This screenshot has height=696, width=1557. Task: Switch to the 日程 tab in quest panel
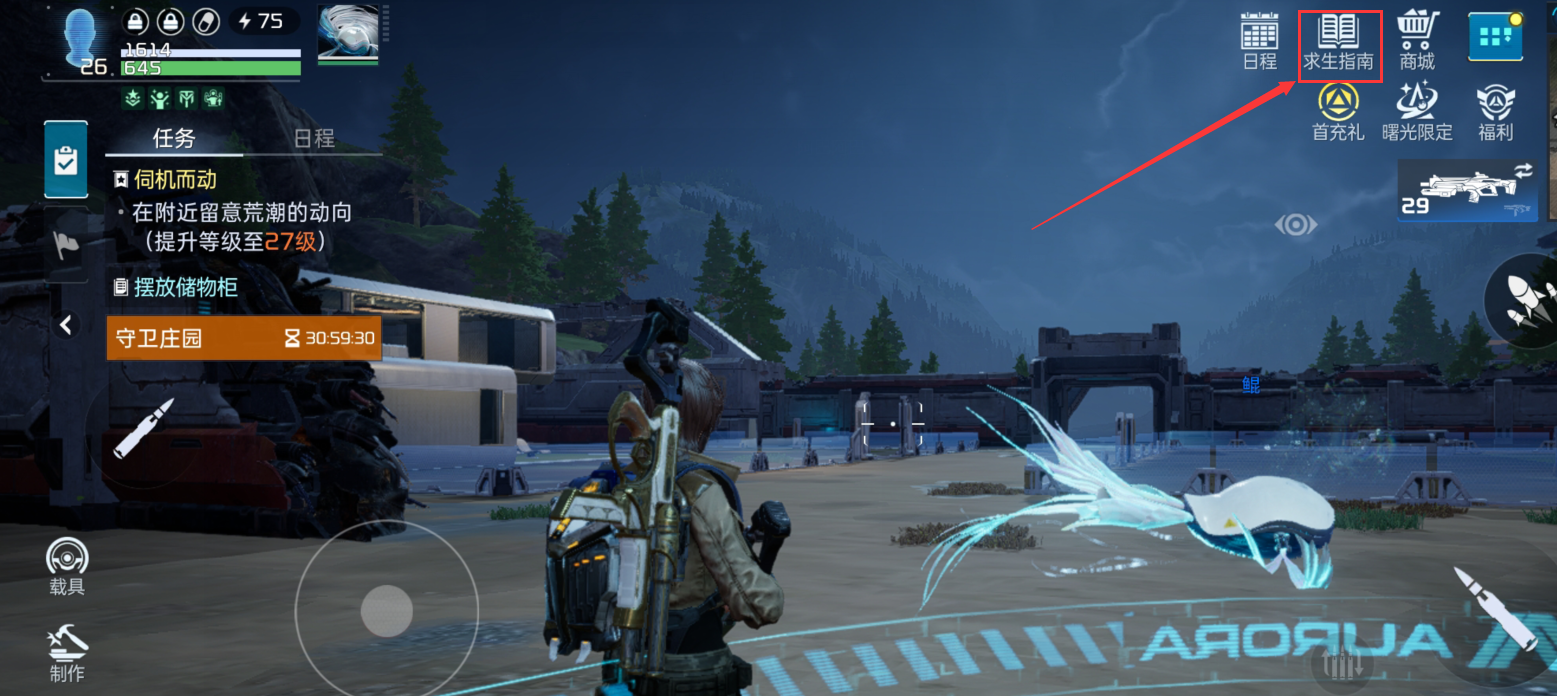click(314, 138)
